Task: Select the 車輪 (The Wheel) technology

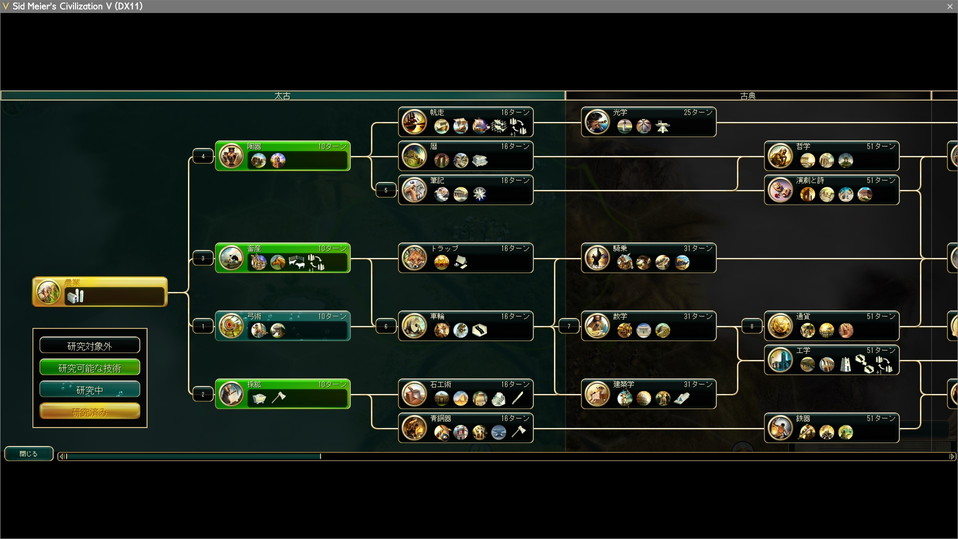Action: click(466, 326)
